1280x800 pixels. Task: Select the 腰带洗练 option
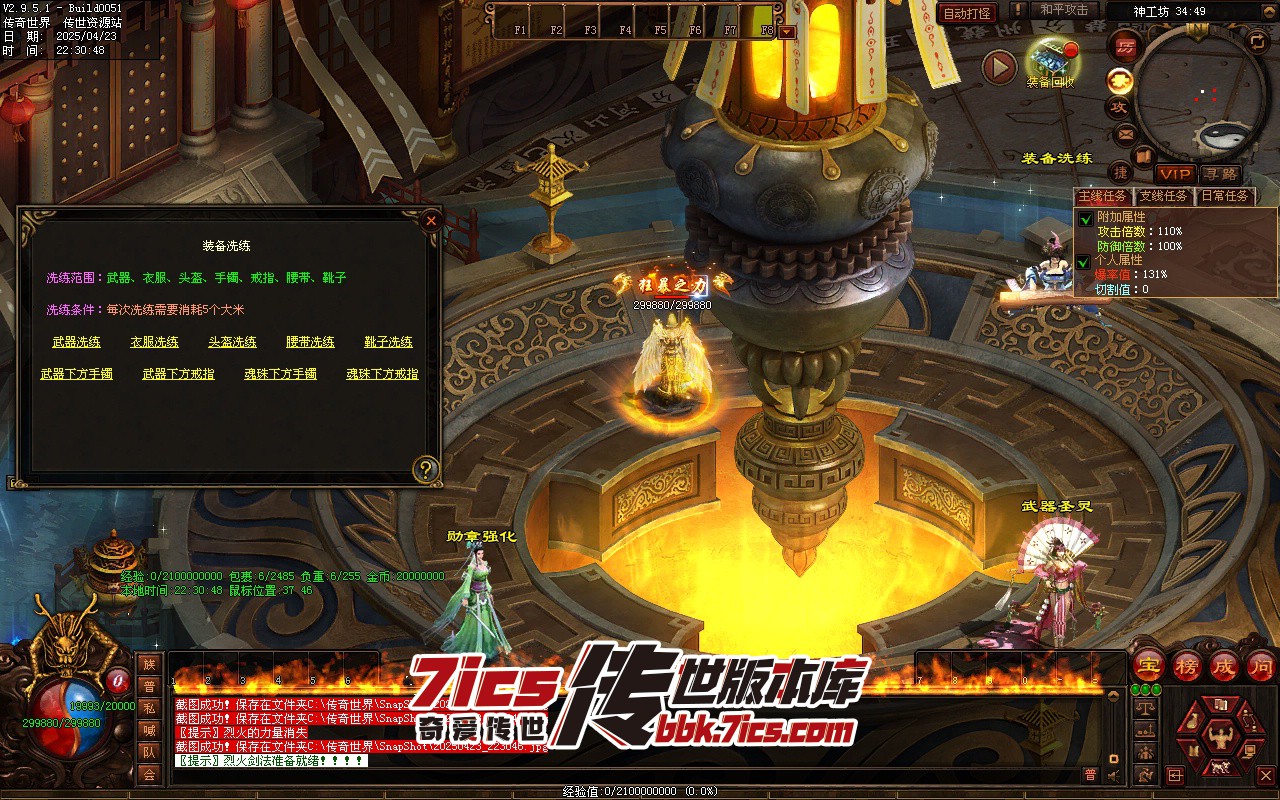[310, 342]
